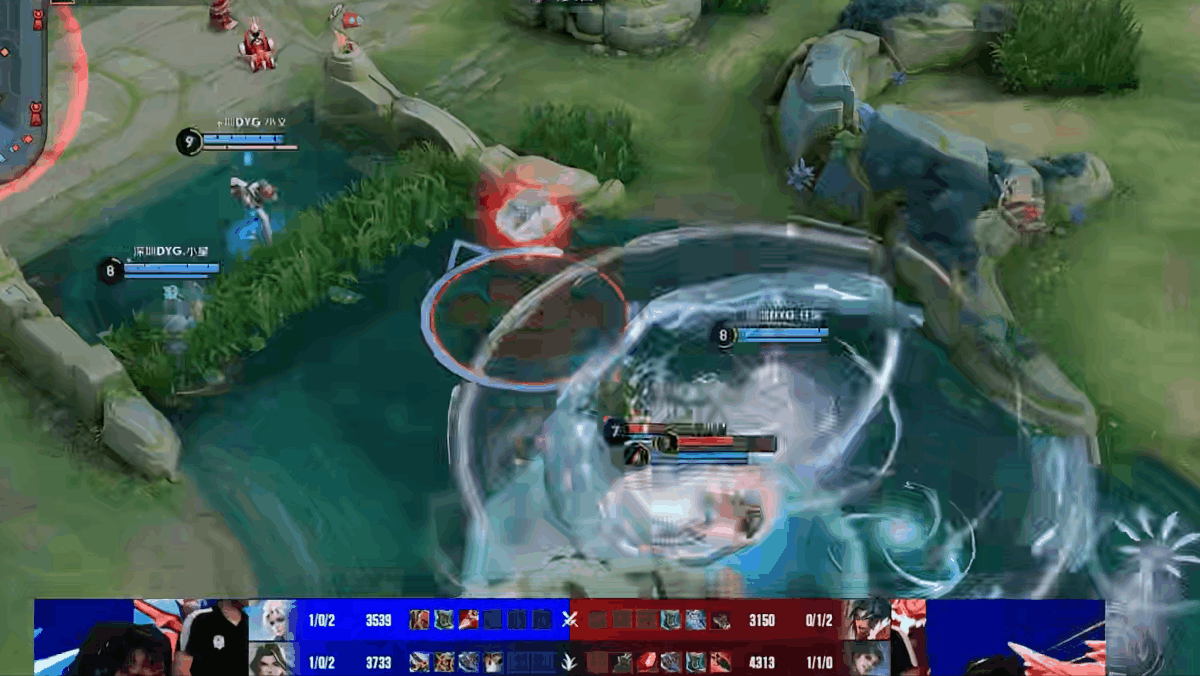Image resolution: width=1200 pixels, height=676 pixels.
Task: Inspect the red gem item on red team
Action: 646,661
